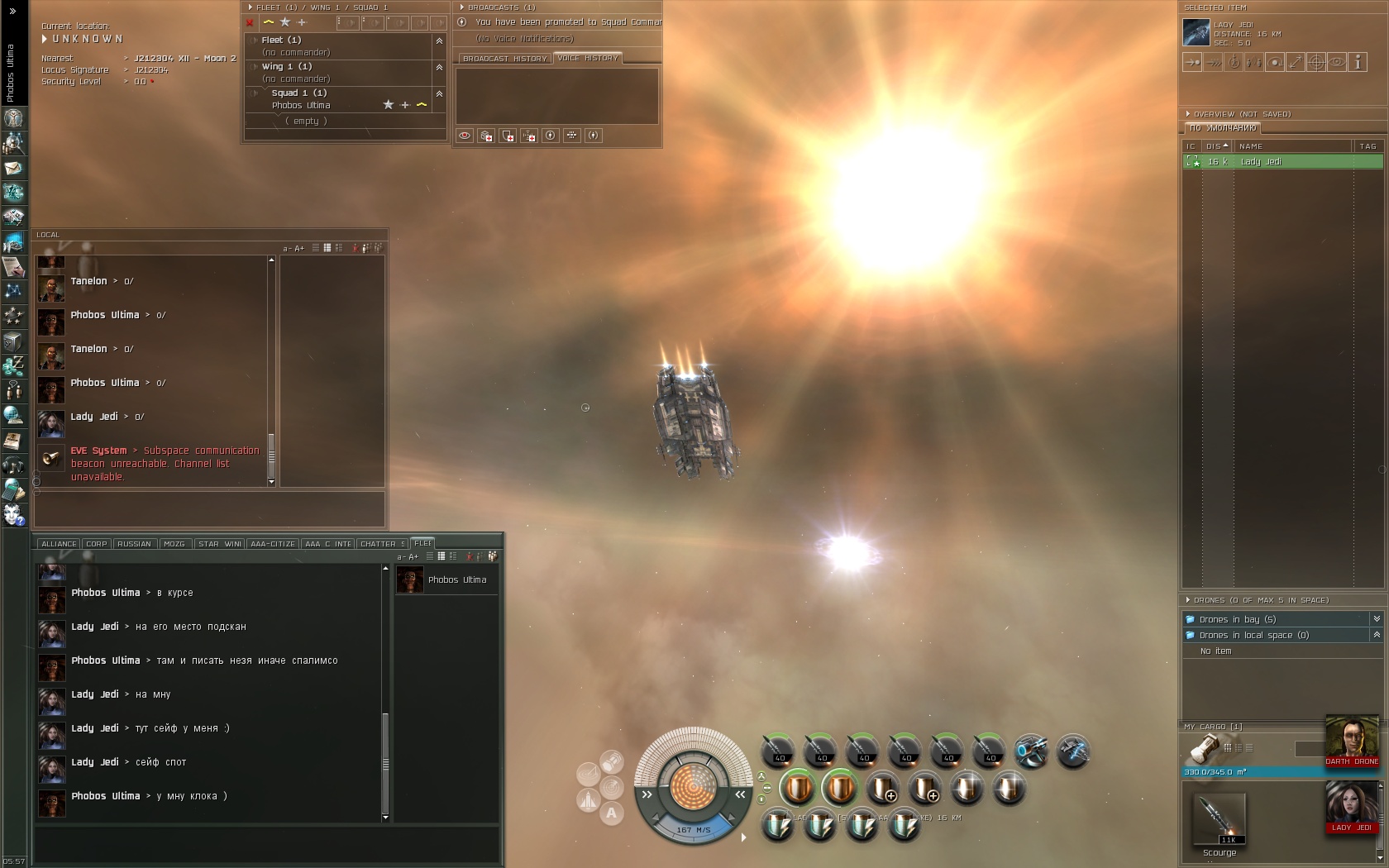Sort overview by the Name column
The width and height of the screenshot is (1389, 868).
1290,146
